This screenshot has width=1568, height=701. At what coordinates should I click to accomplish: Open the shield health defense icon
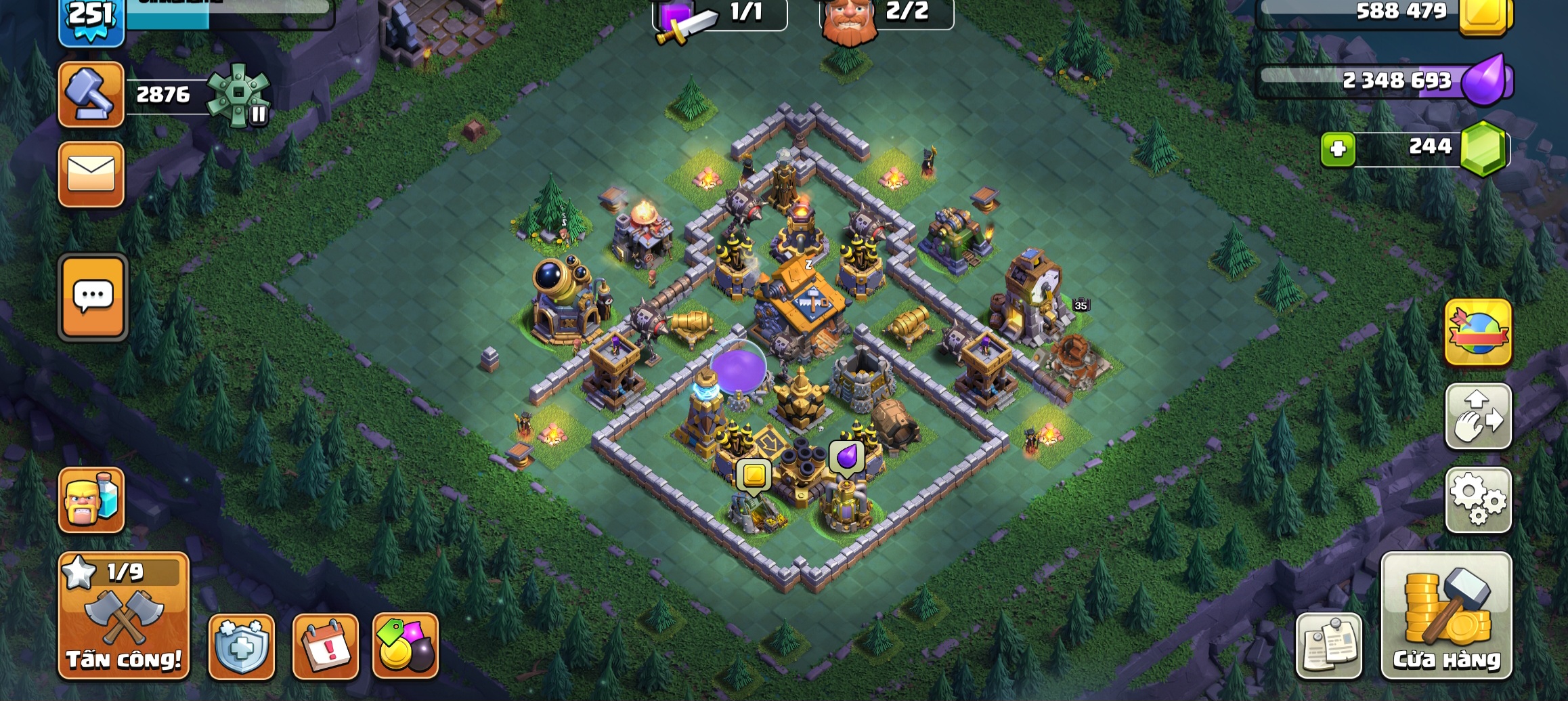[x=242, y=647]
